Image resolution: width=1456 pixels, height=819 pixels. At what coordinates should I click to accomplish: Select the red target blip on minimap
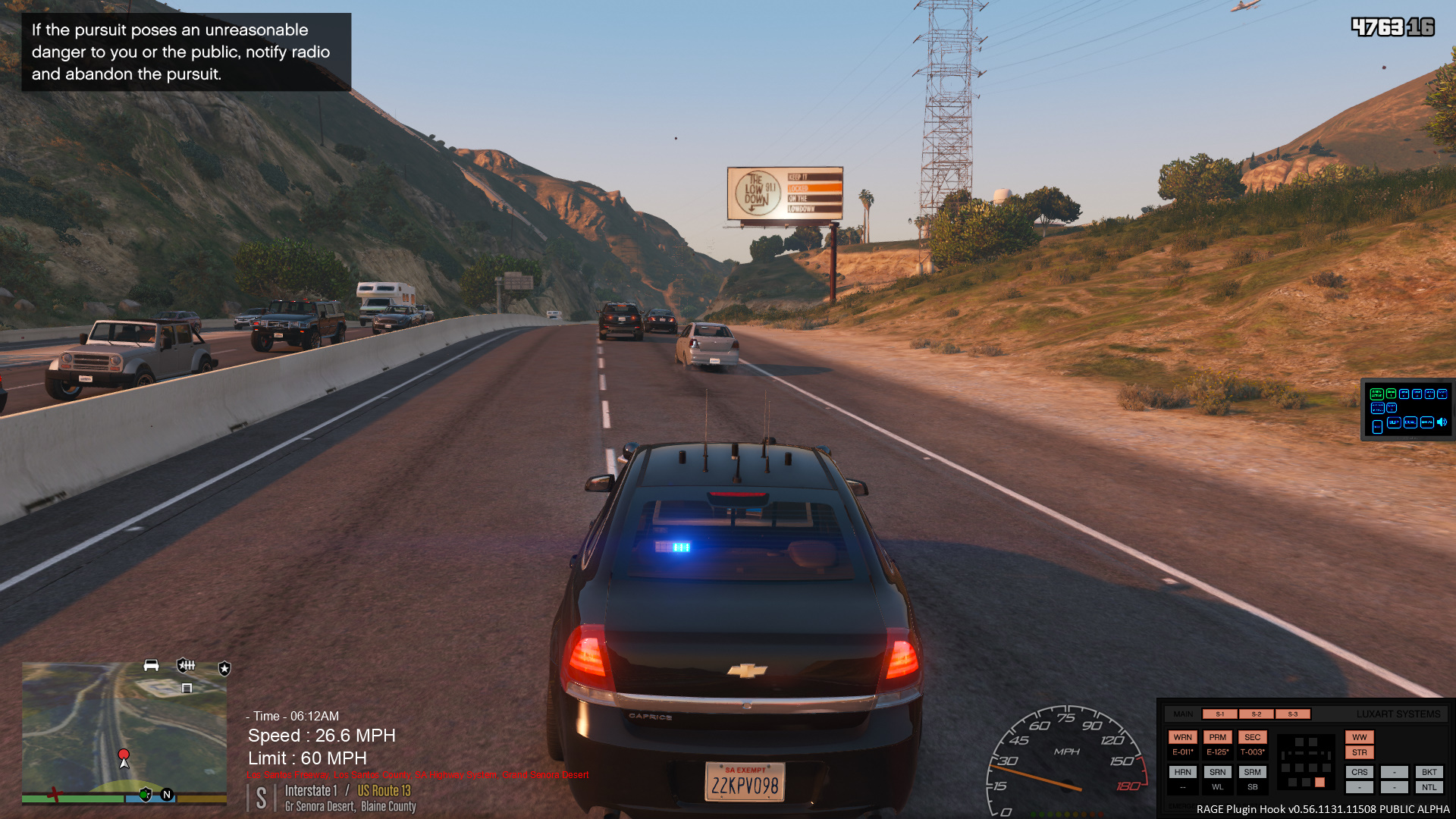pos(124,755)
